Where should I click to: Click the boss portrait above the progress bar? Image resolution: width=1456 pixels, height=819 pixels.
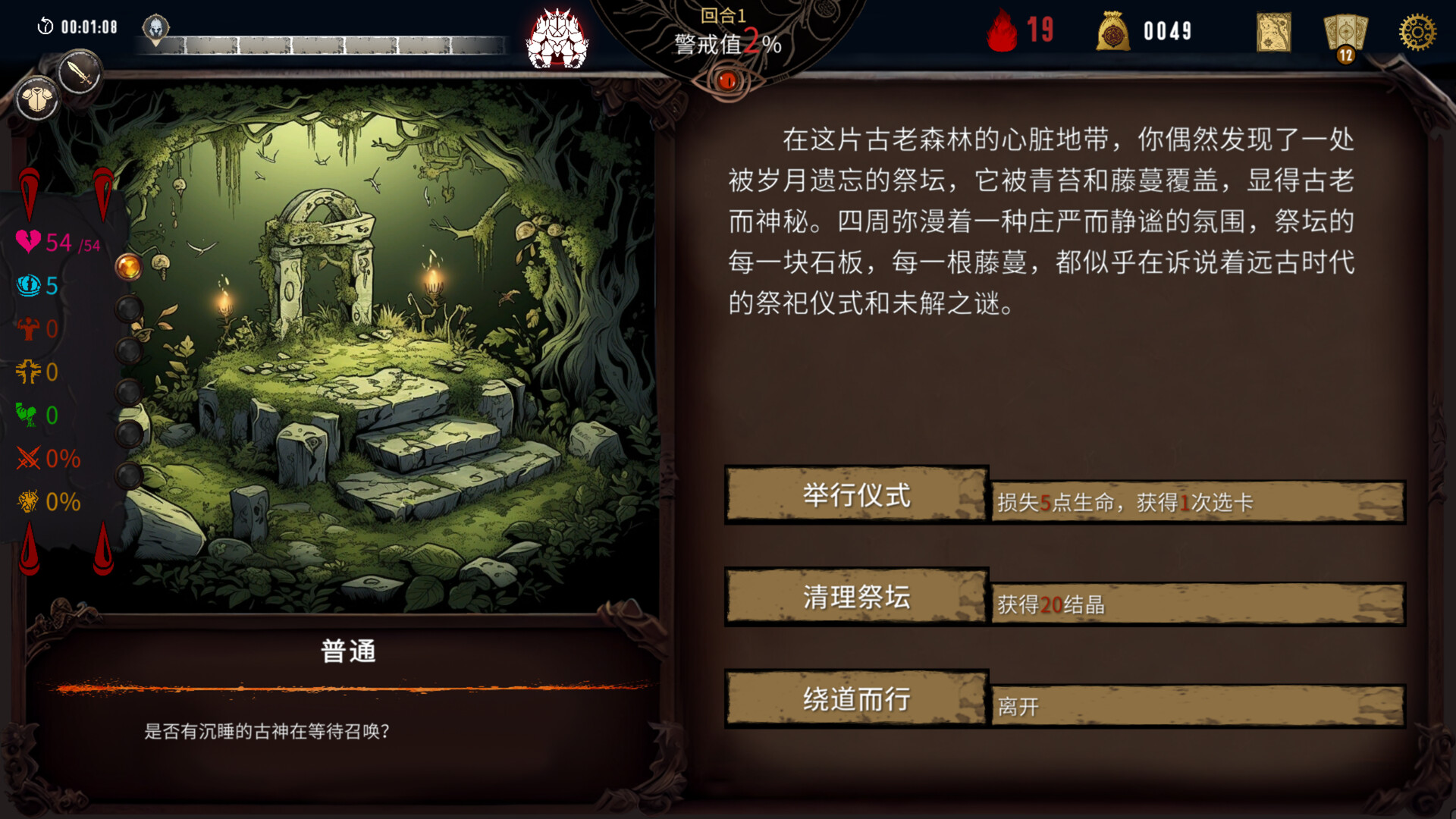(557, 38)
